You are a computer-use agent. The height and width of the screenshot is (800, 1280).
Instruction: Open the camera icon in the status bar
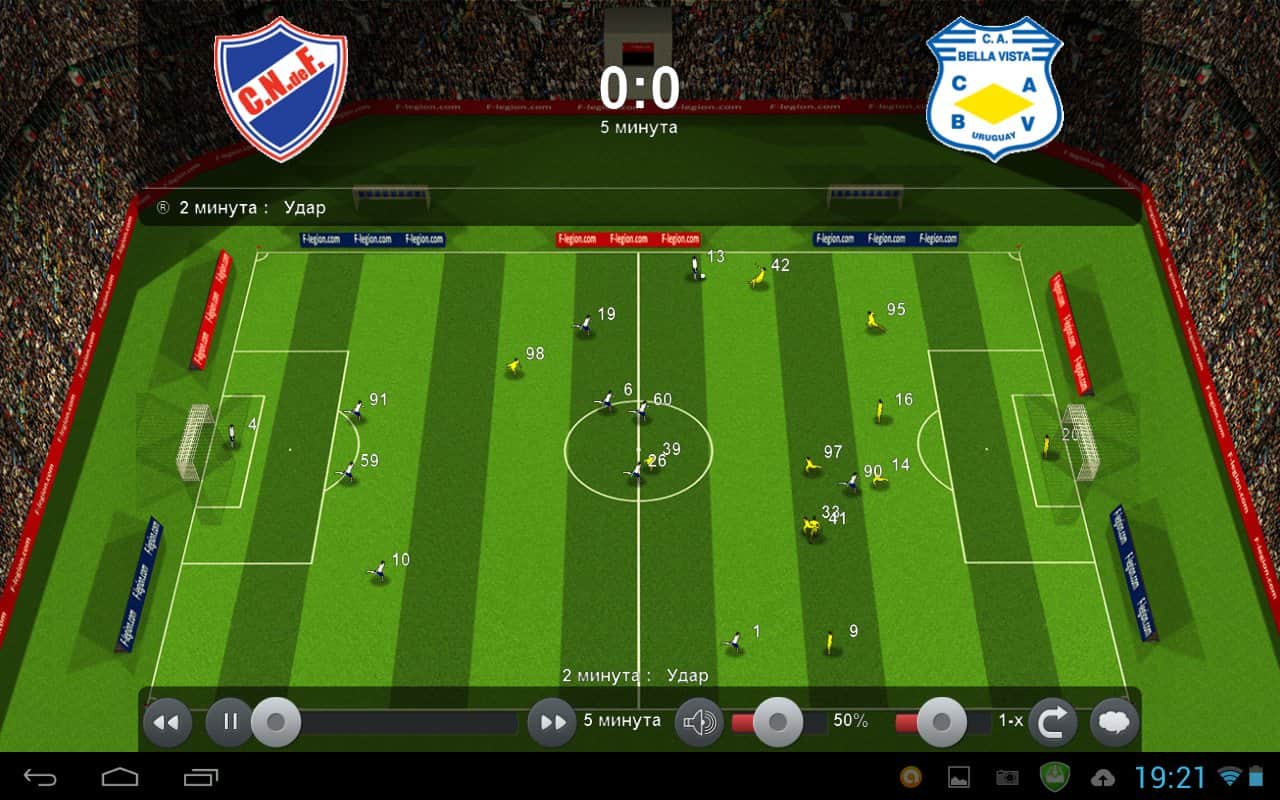[x=1005, y=775]
